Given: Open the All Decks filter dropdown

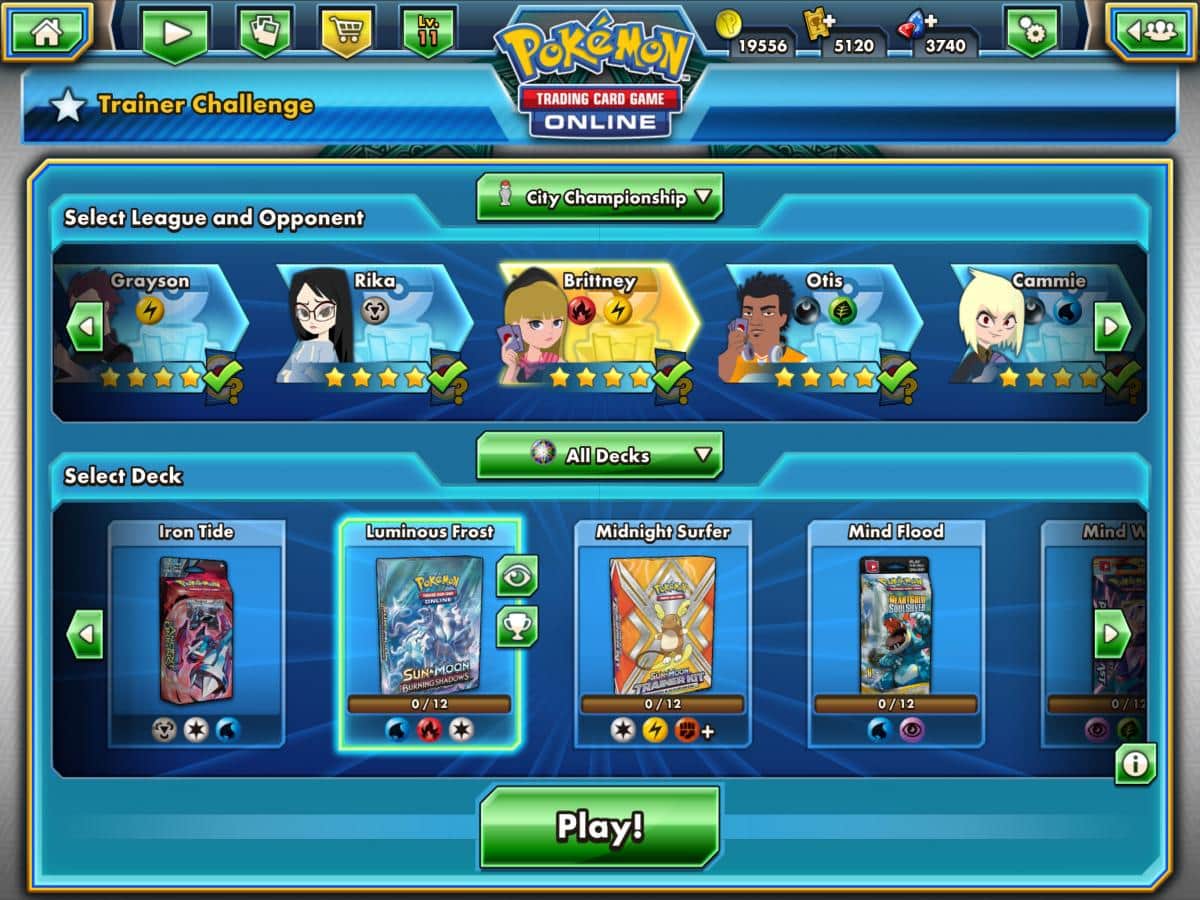Looking at the screenshot, I should pos(600,456).
